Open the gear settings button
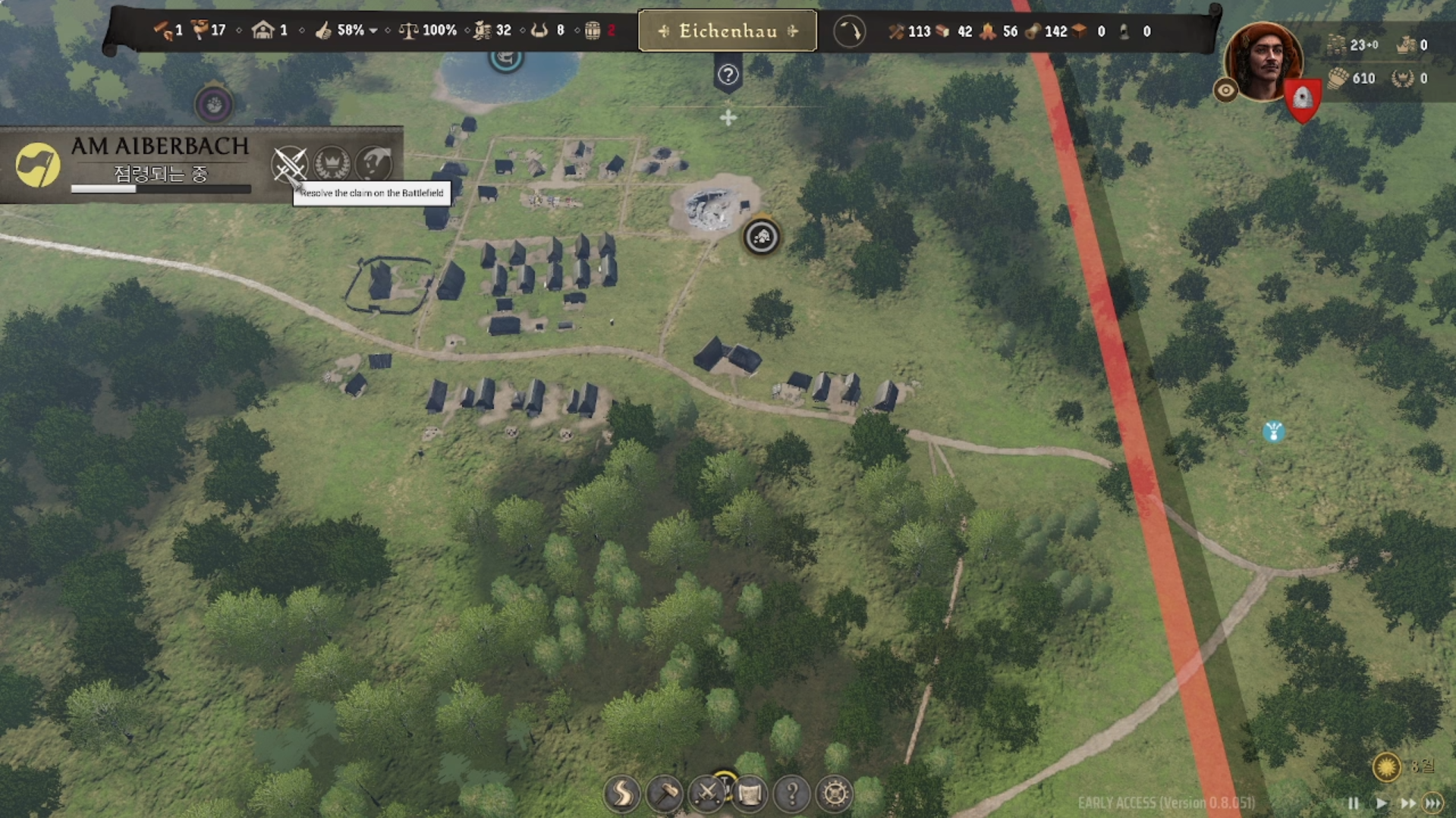The width and height of the screenshot is (1456, 818). [x=835, y=794]
